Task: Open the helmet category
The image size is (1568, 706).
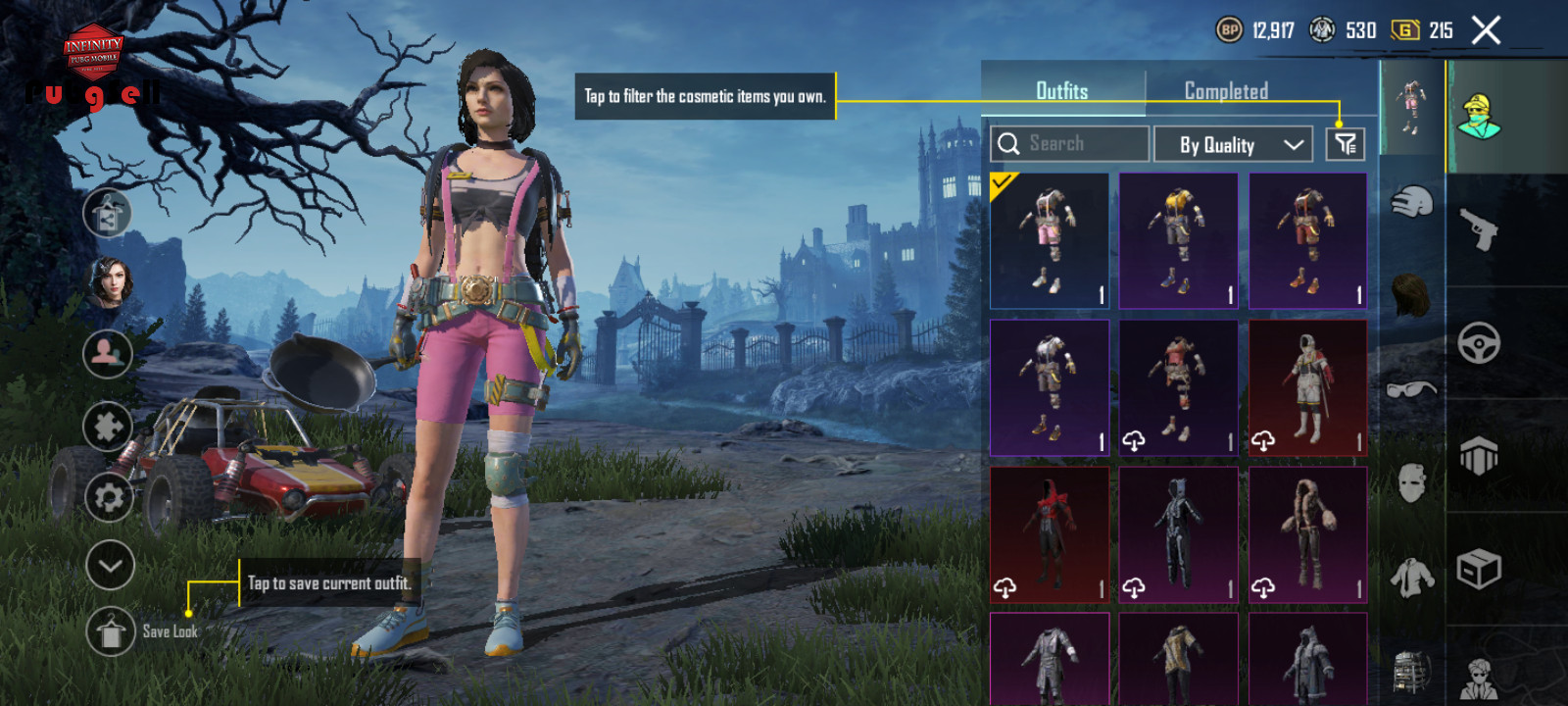Action: pyautogui.click(x=1411, y=203)
